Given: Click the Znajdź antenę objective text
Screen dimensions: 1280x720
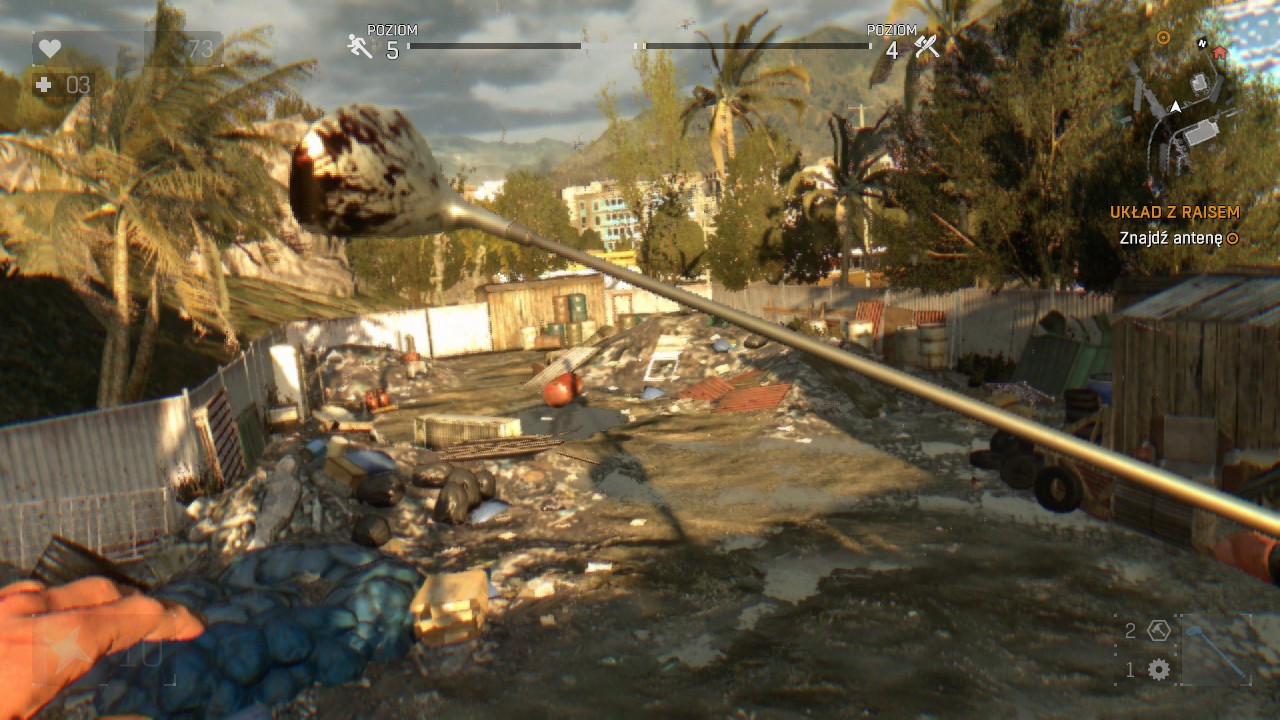Looking at the screenshot, I should pos(1172,240).
